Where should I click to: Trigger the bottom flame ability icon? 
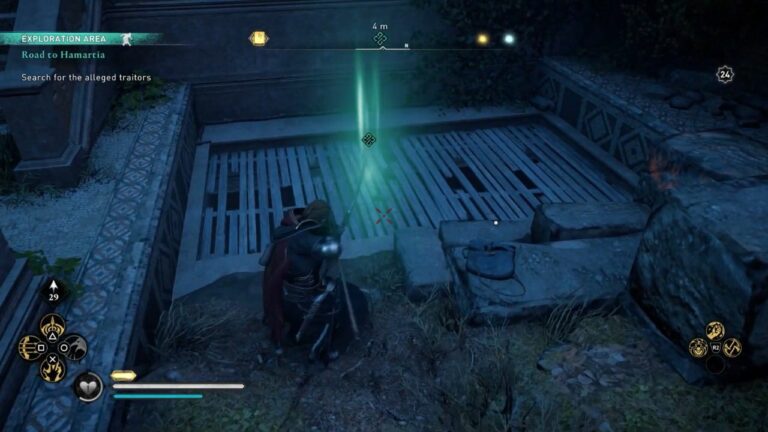click(51, 370)
